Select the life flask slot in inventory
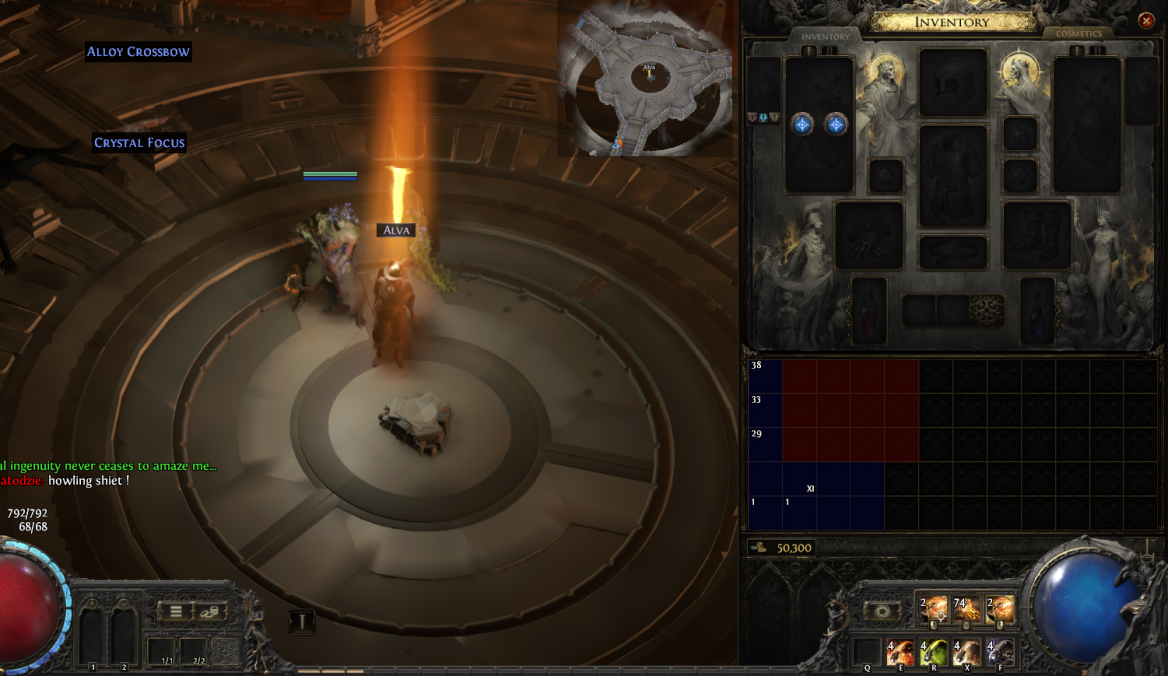Screen dimensions: 1168x676 (x=869, y=310)
